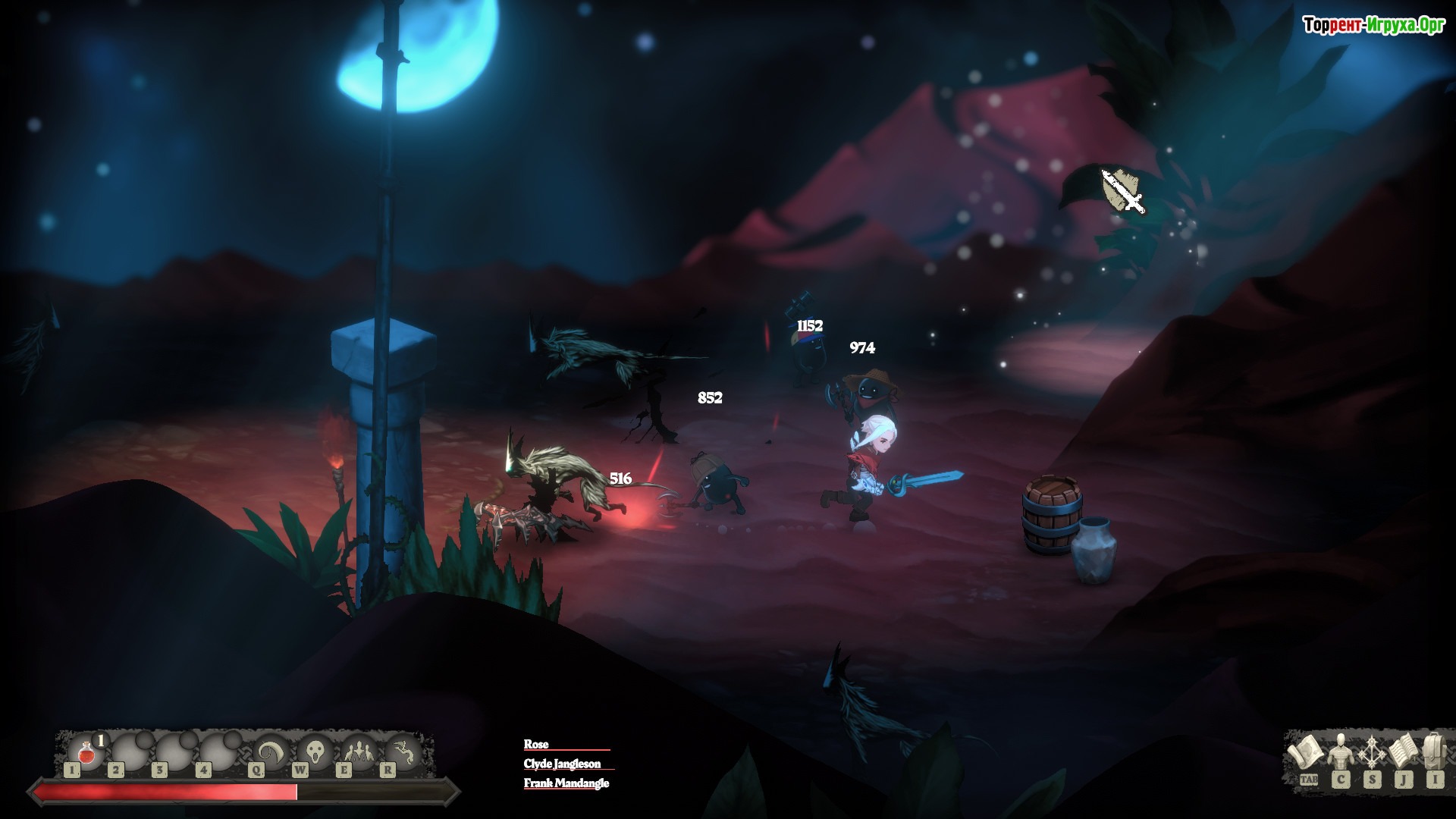Activate the screaming face ability
This screenshot has height=819, width=1456.
coord(312,752)
